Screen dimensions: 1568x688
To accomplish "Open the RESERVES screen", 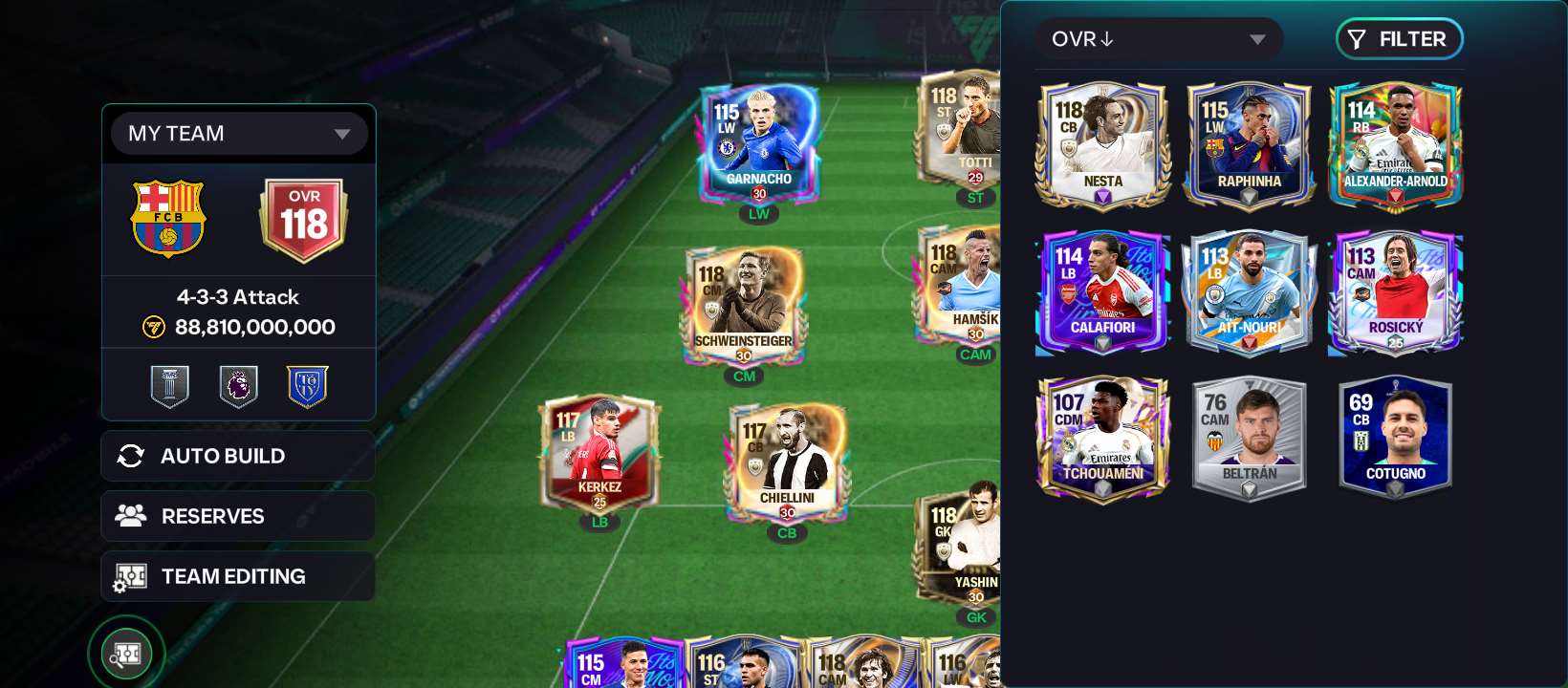I will 238,516.
